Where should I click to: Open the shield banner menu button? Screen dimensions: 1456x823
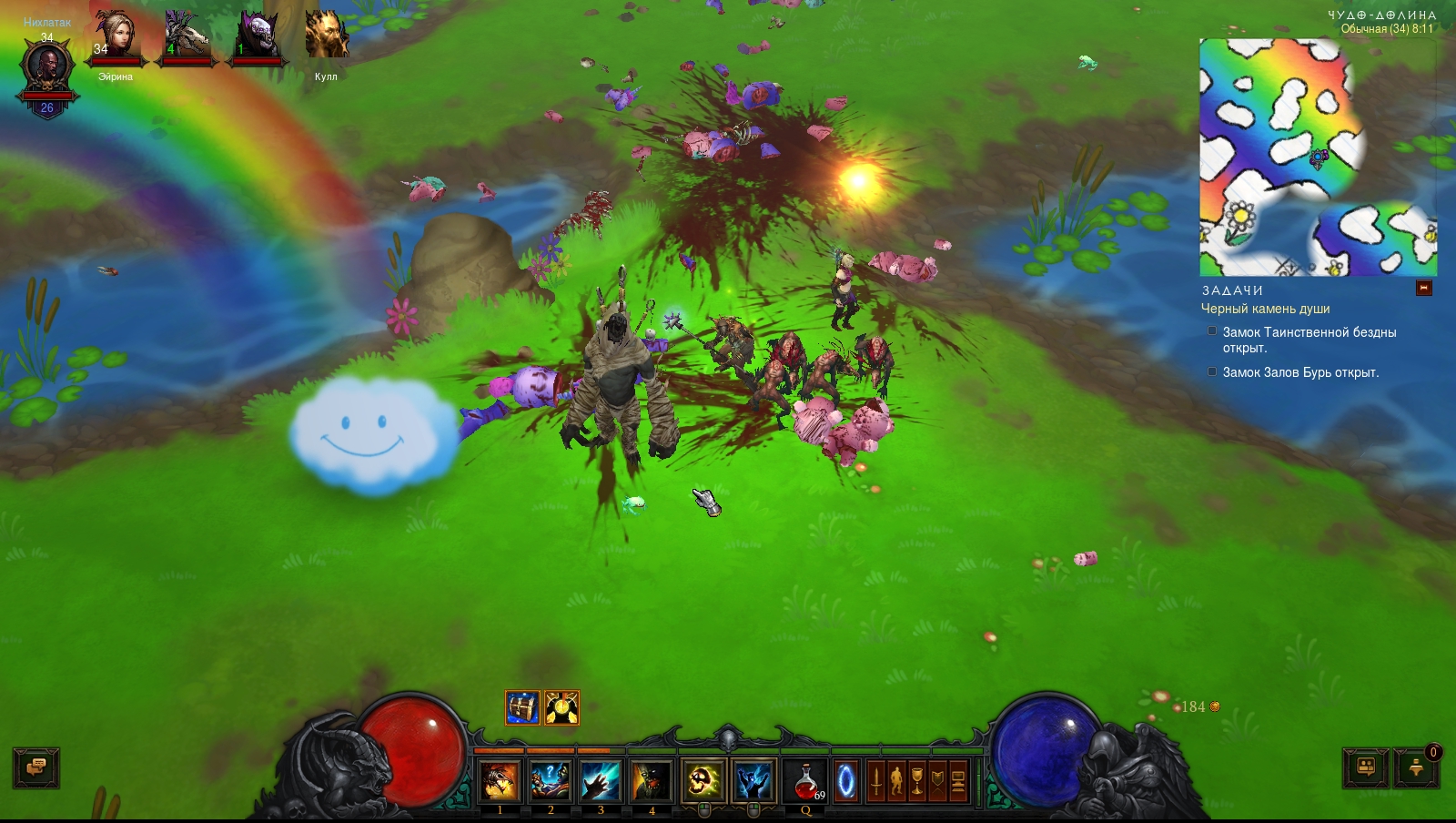coord(937,781)
